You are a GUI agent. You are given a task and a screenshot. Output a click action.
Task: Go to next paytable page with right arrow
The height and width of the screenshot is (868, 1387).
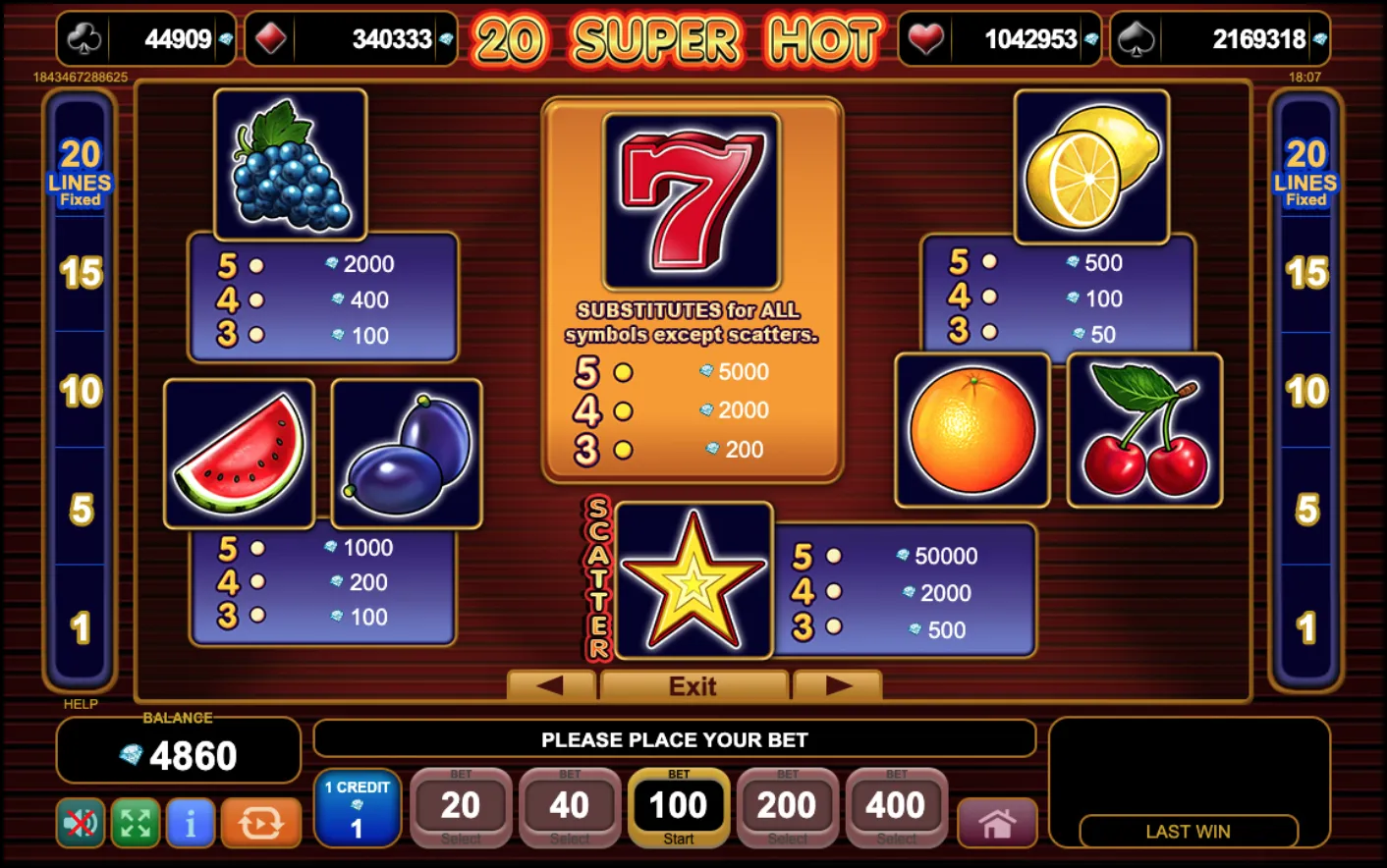[838, 686]
